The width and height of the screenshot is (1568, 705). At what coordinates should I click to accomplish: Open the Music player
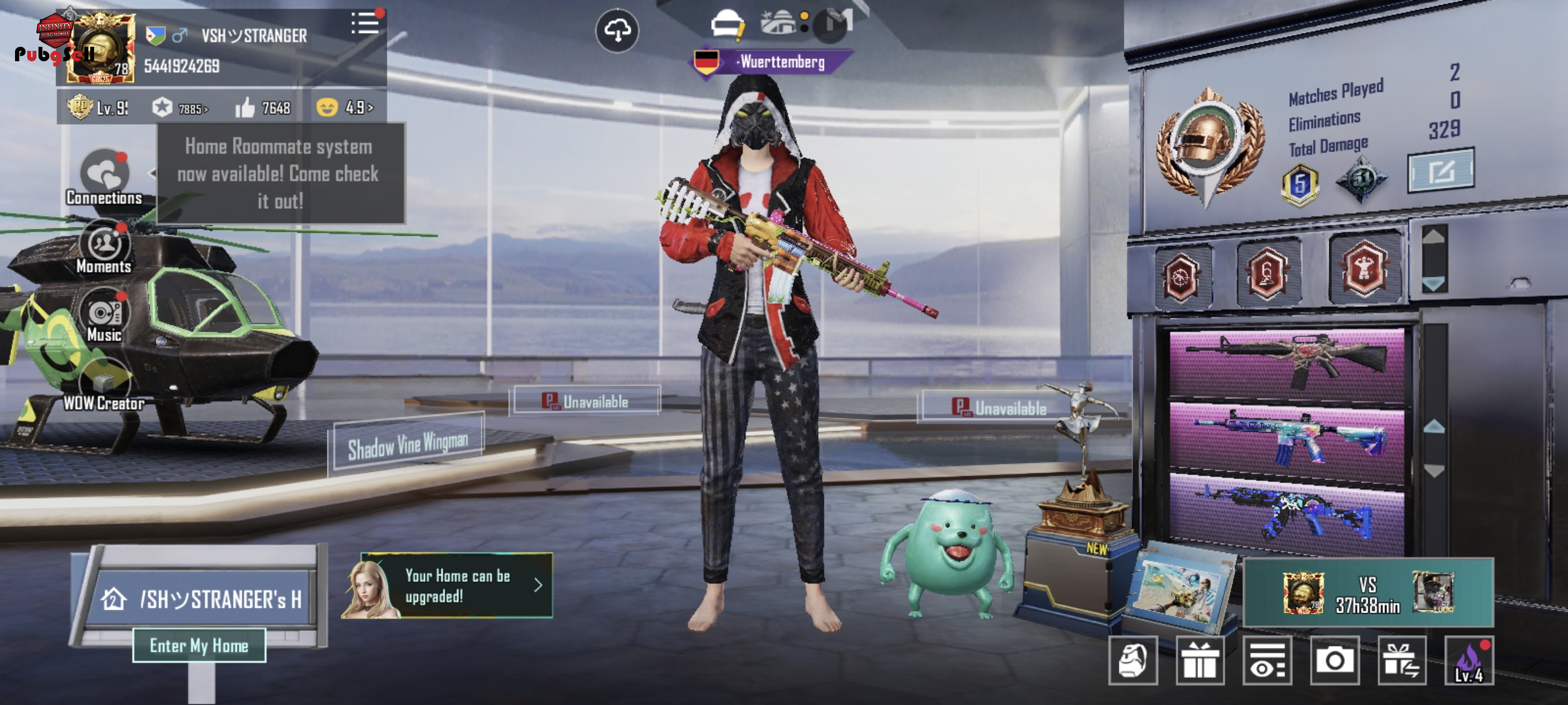coord(105,316)
